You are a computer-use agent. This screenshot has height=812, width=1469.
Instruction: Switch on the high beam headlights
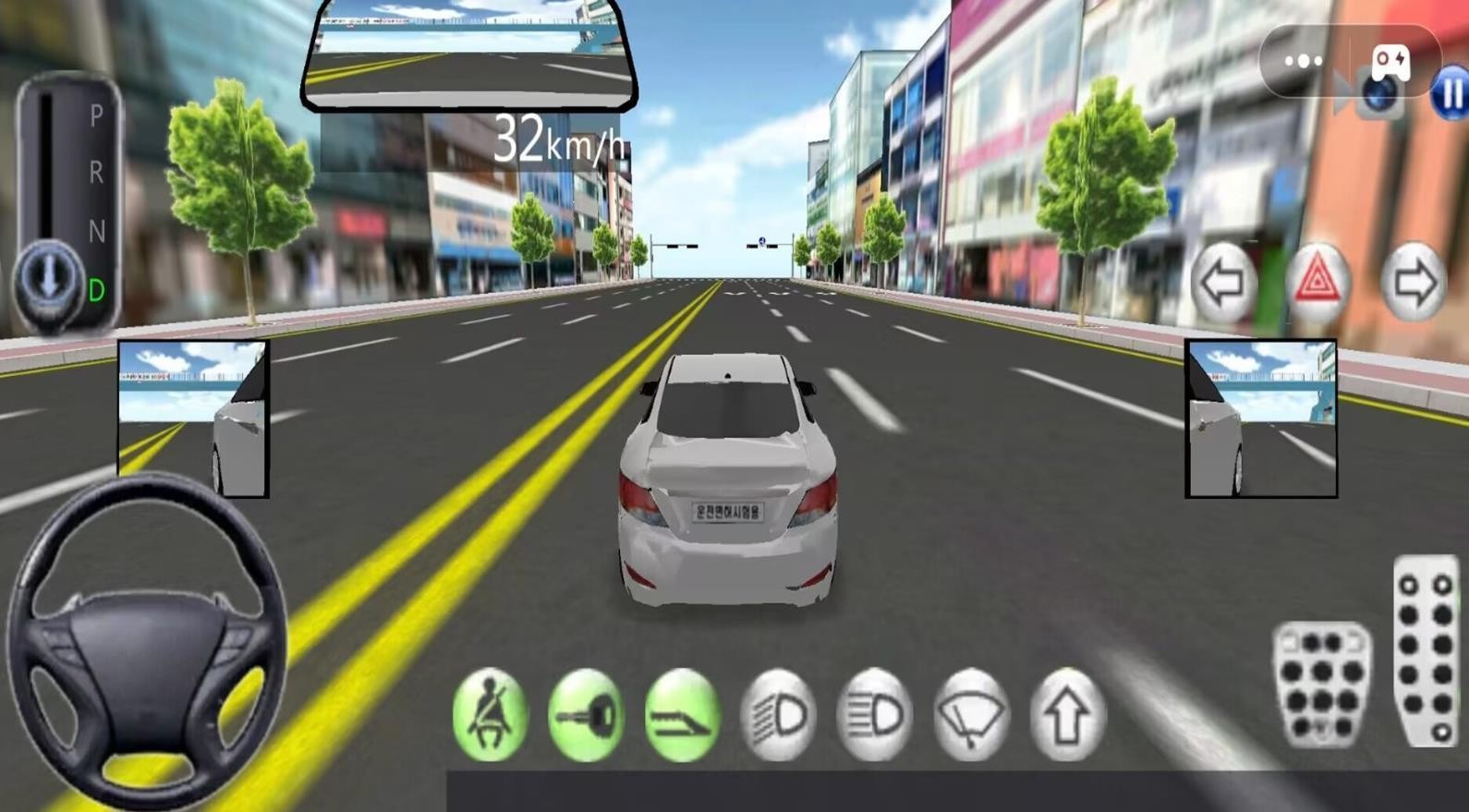(x=874, y=715)
